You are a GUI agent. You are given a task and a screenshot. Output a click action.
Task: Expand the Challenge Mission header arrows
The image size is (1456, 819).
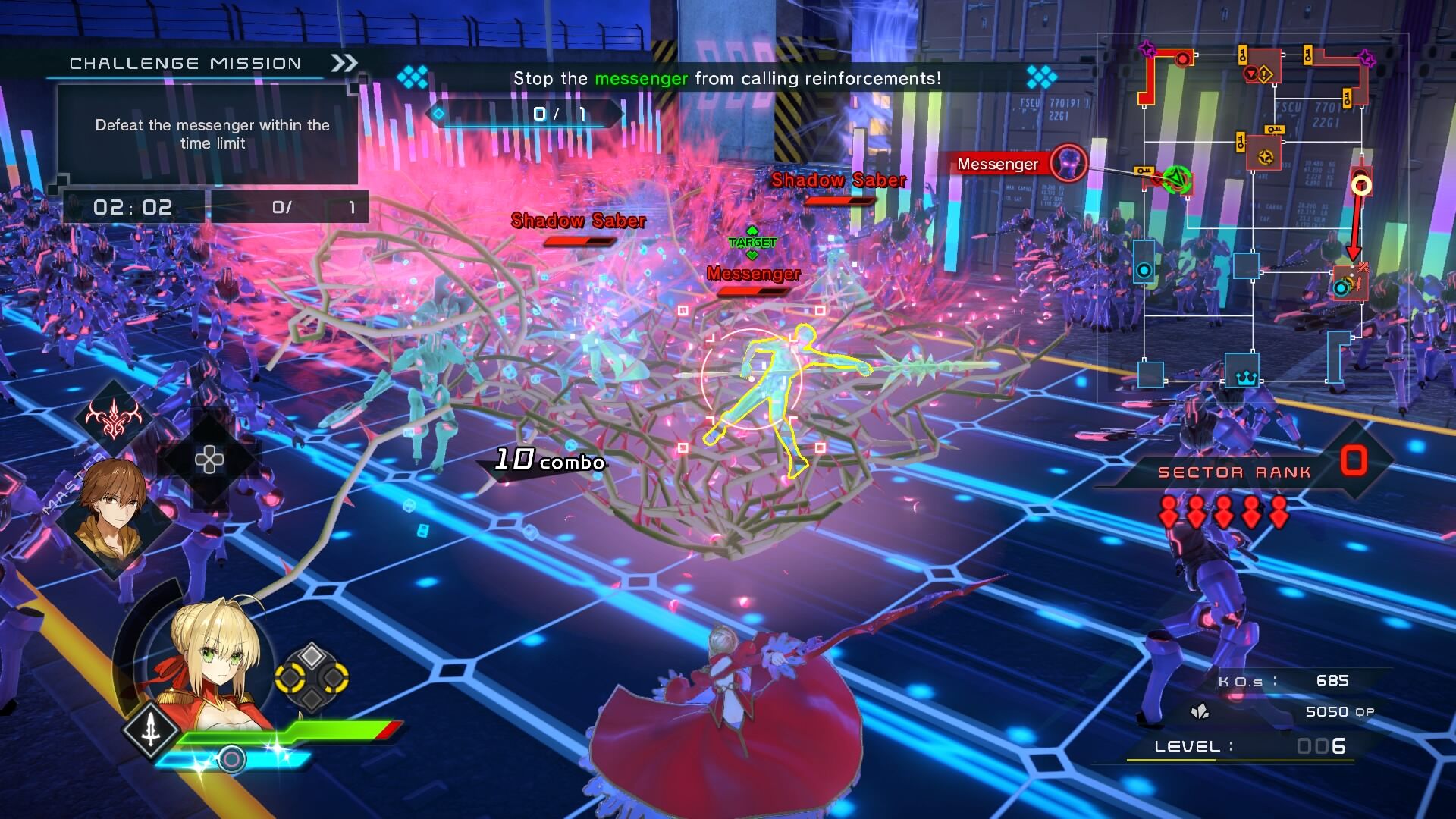pos(344,63)
